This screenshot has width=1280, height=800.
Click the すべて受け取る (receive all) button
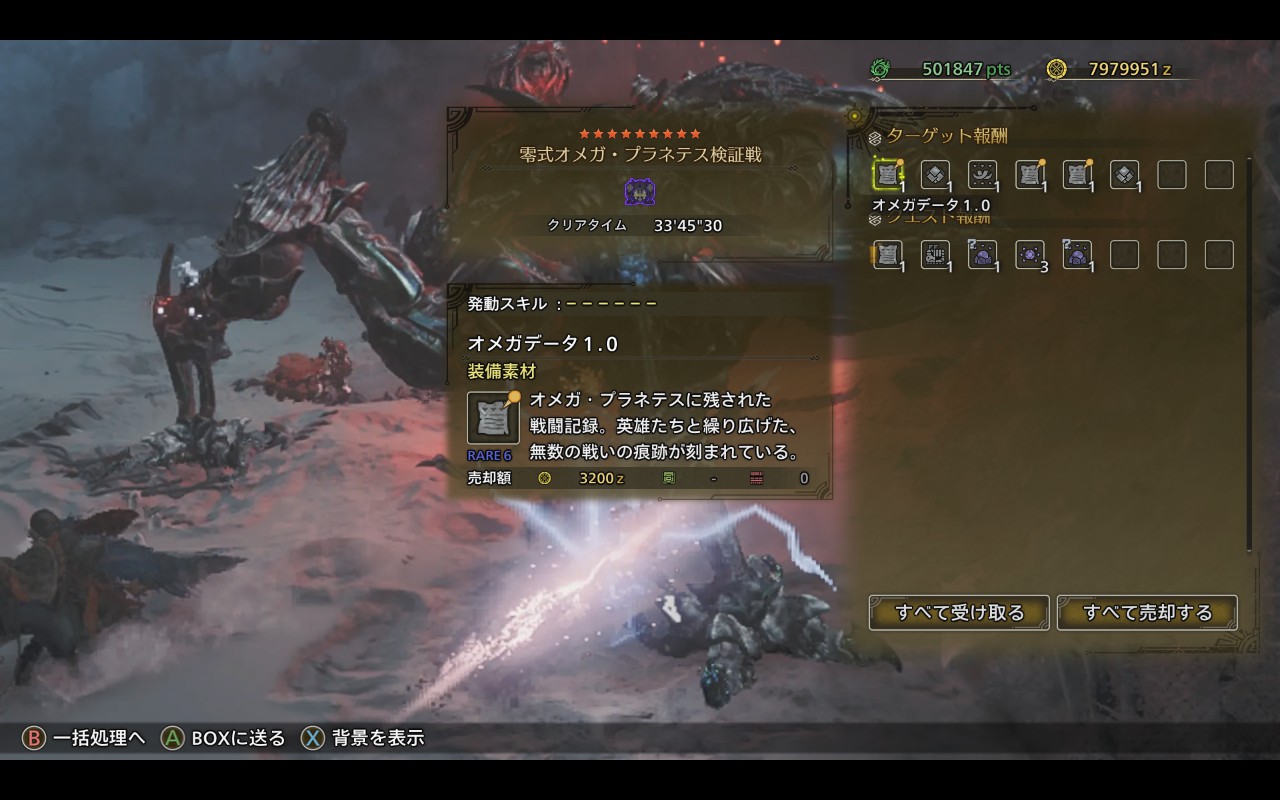pyautogui.click(x=959, y=612)
